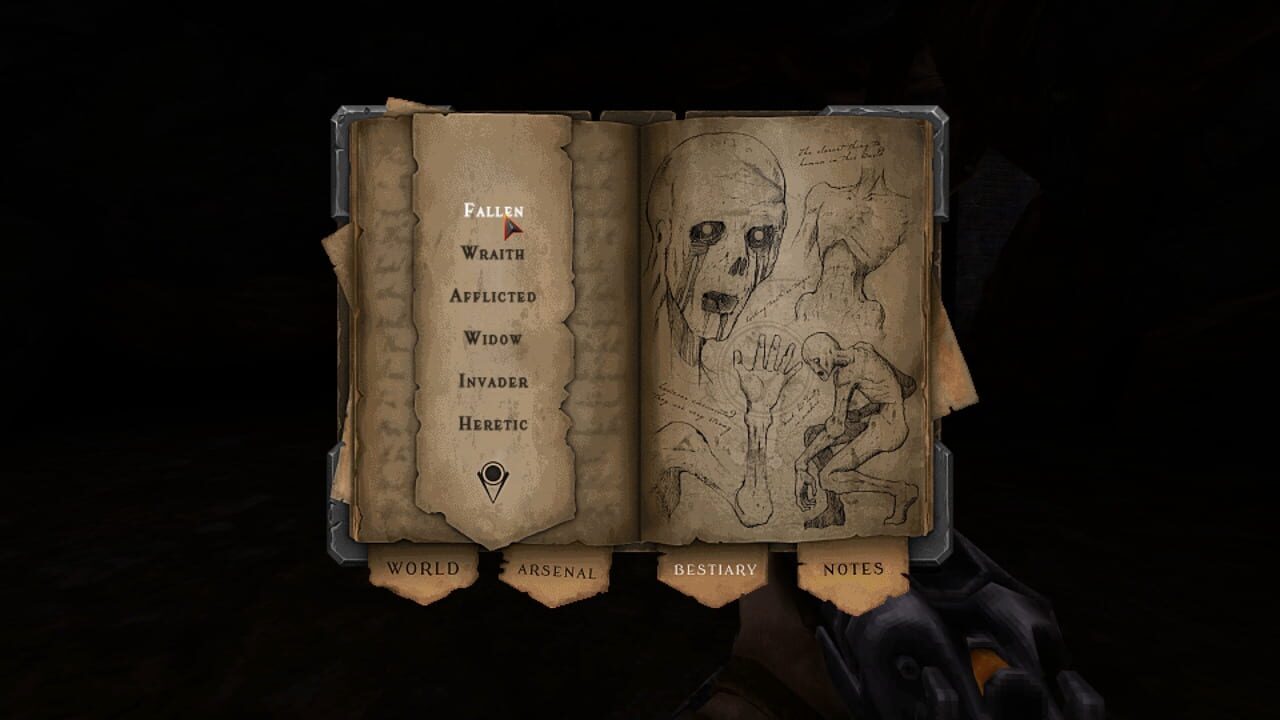The height and width of the screenshot is (720, 1280).
Task: Click the torn parchment edge sticking out bottom left
Action: pyautogui.click(x=350, y=495)
